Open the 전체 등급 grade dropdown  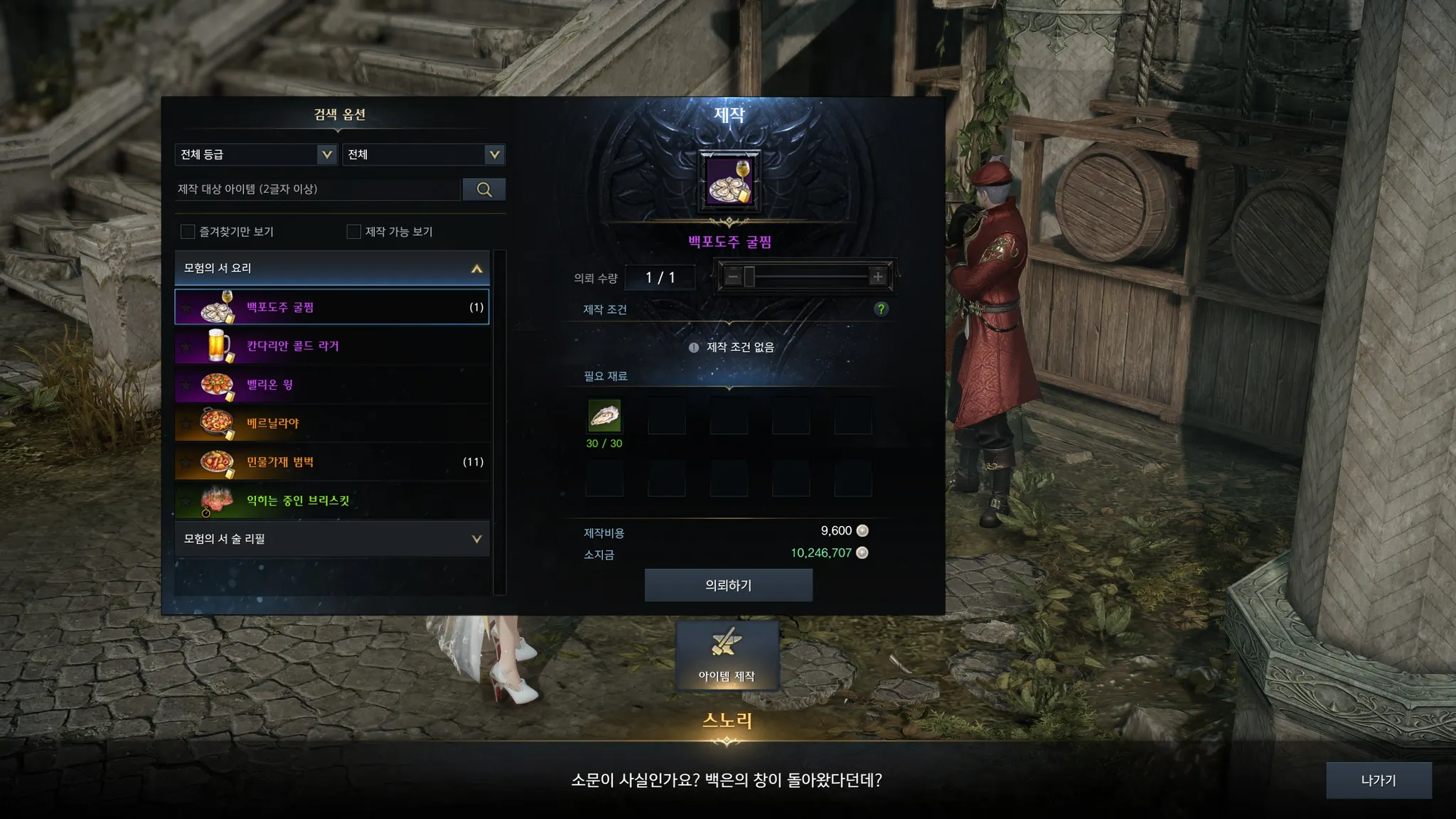tap(255, 154)
